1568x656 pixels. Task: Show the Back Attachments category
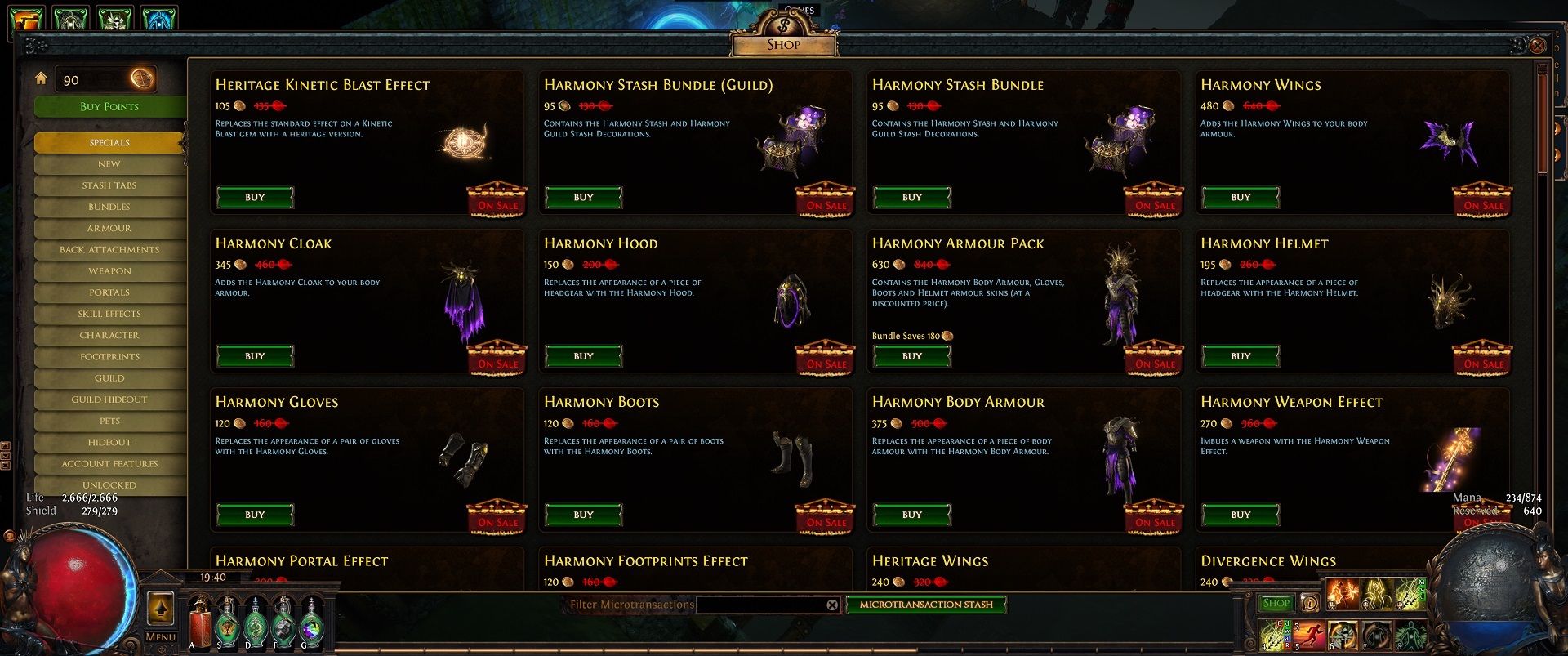pos(109,249)
